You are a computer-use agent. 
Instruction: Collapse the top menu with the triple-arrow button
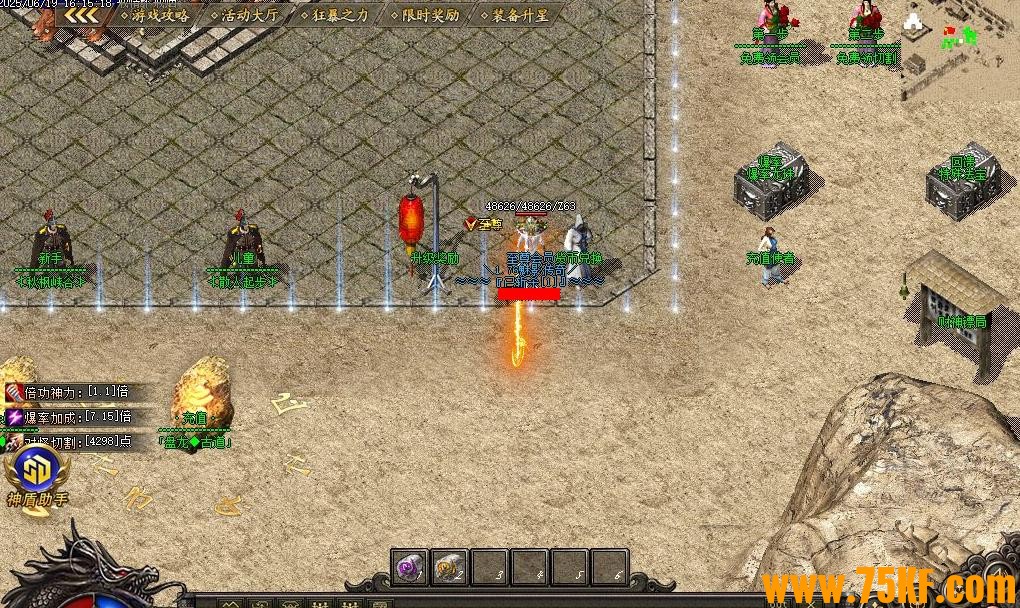point(82,15)
